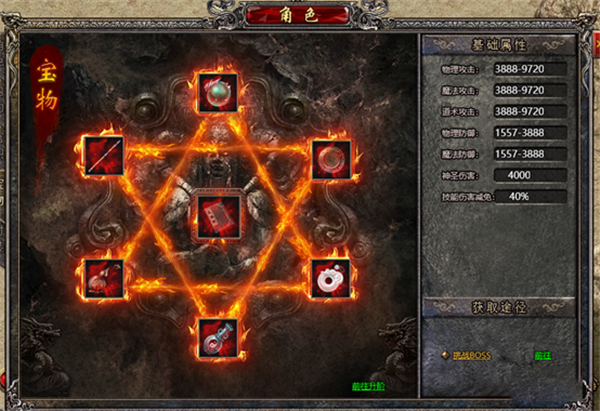This screenshot has height=411, width=600.
Task: Select the spear treasure slot
Action: click(x=104, y=156)
